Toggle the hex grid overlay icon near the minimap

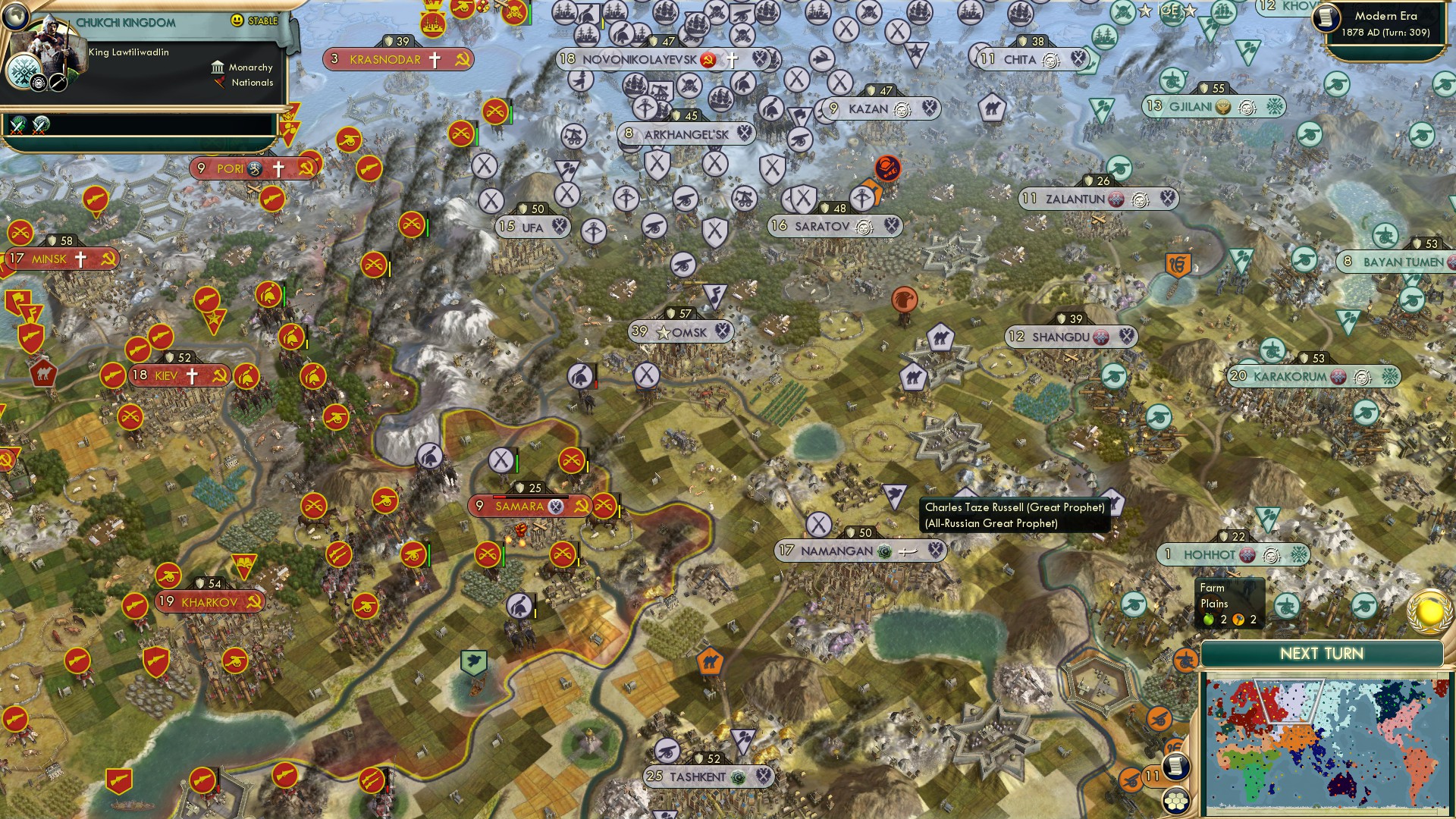(1175, 802)
